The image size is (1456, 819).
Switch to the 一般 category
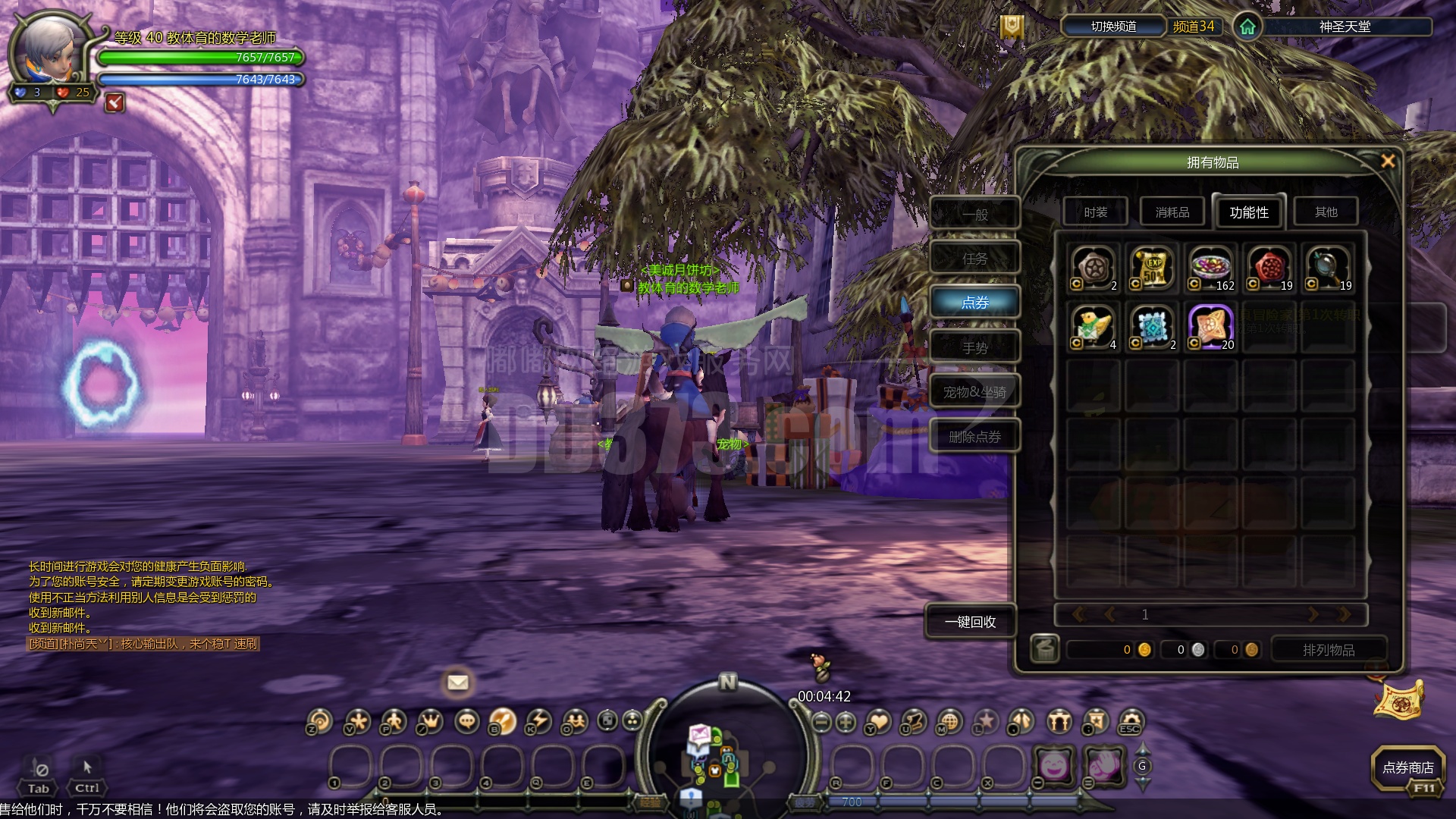(x=974, y=215)
